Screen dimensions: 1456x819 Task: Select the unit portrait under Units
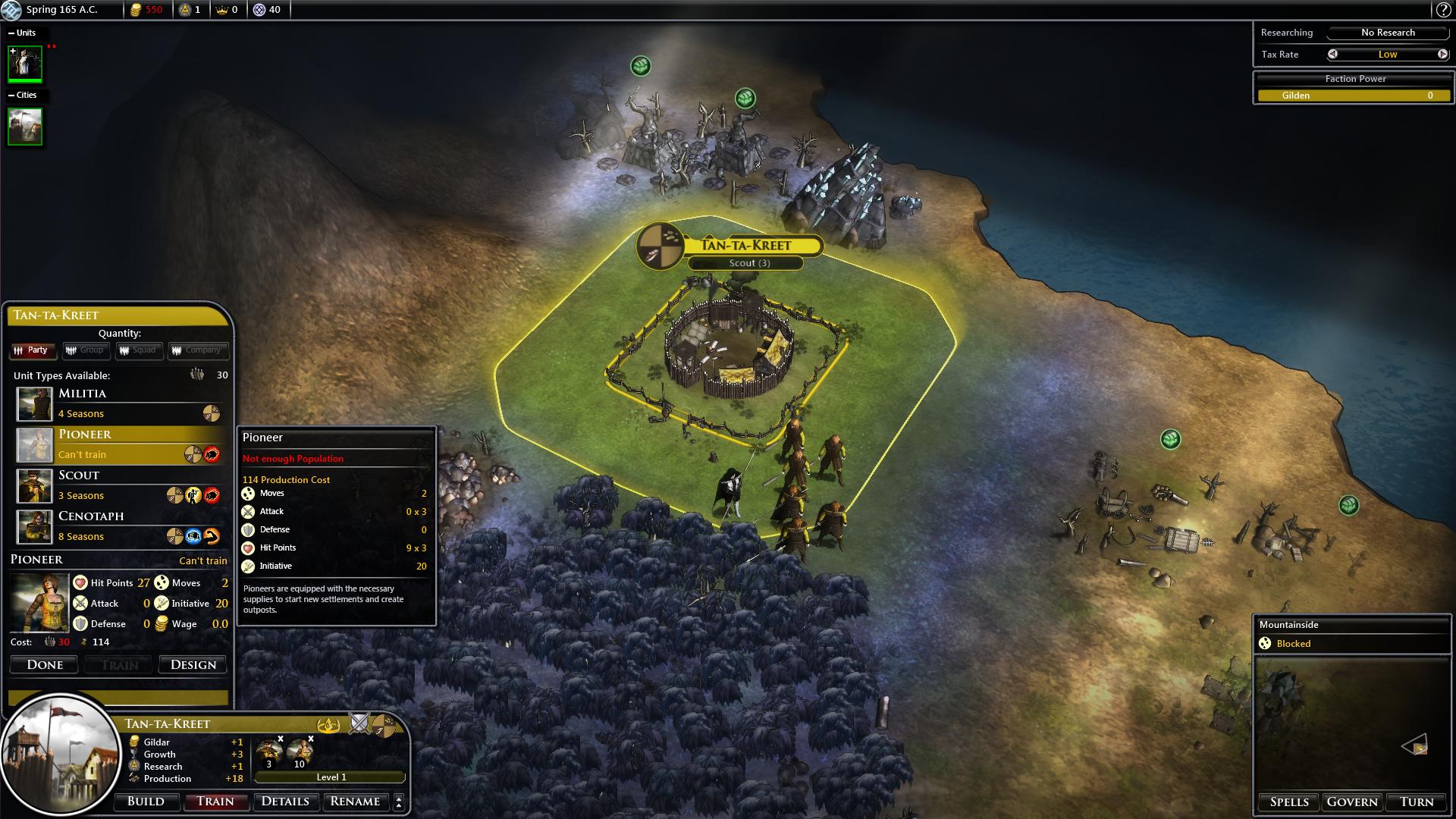click(25, 64)
